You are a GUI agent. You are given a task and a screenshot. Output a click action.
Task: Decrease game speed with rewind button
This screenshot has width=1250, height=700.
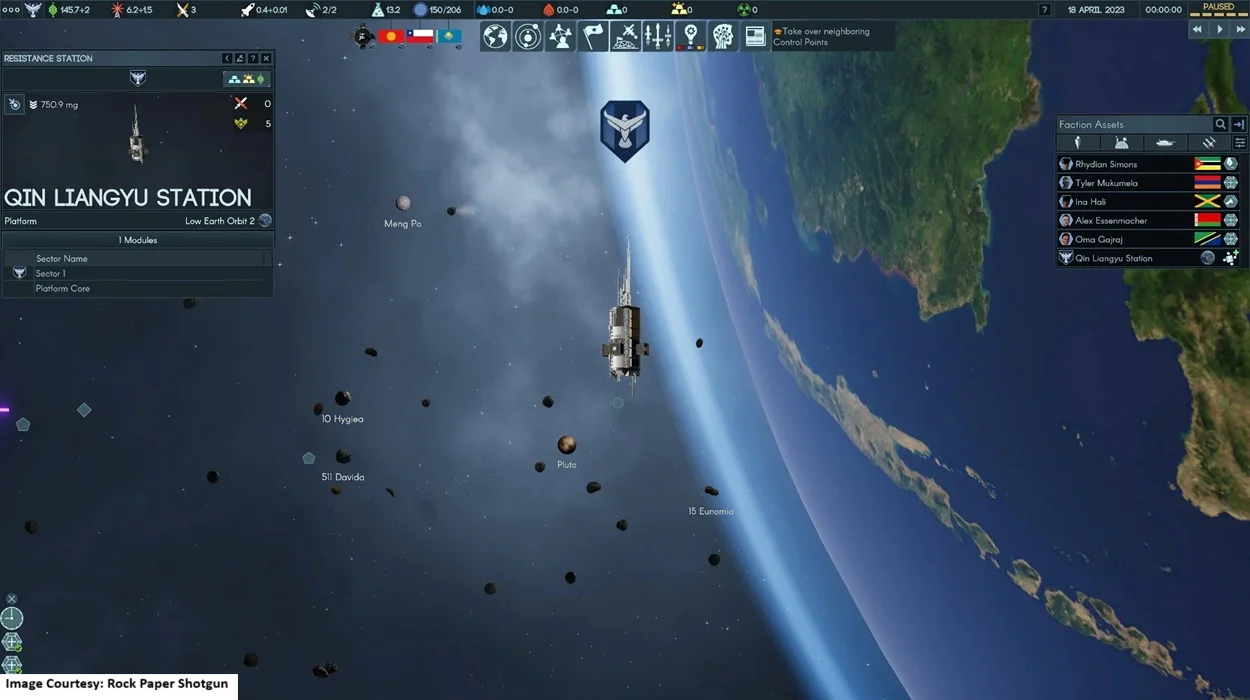click(1198, 30)
